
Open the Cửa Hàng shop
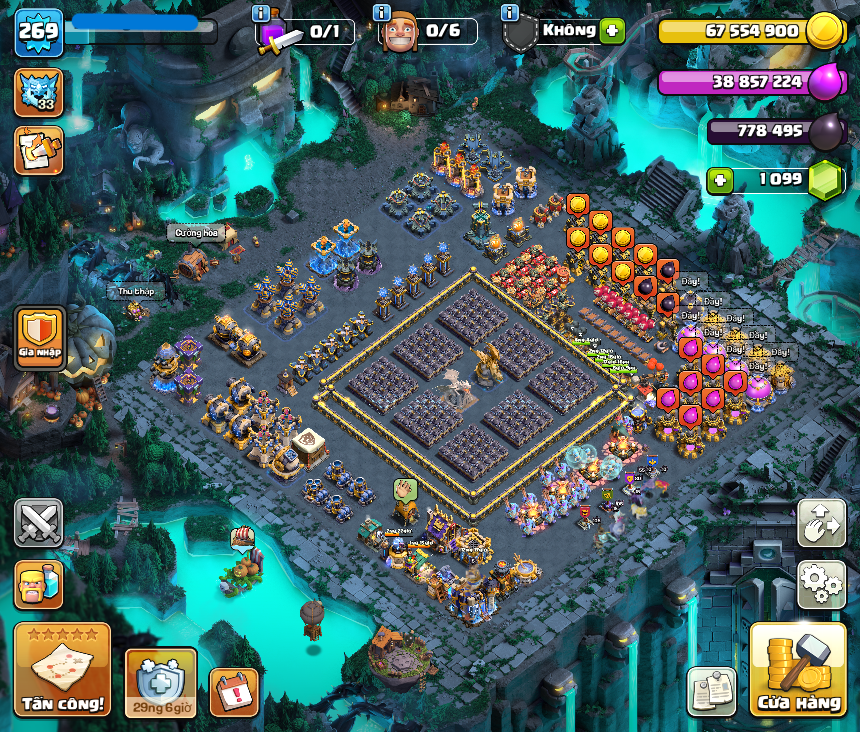click(797, 669)
